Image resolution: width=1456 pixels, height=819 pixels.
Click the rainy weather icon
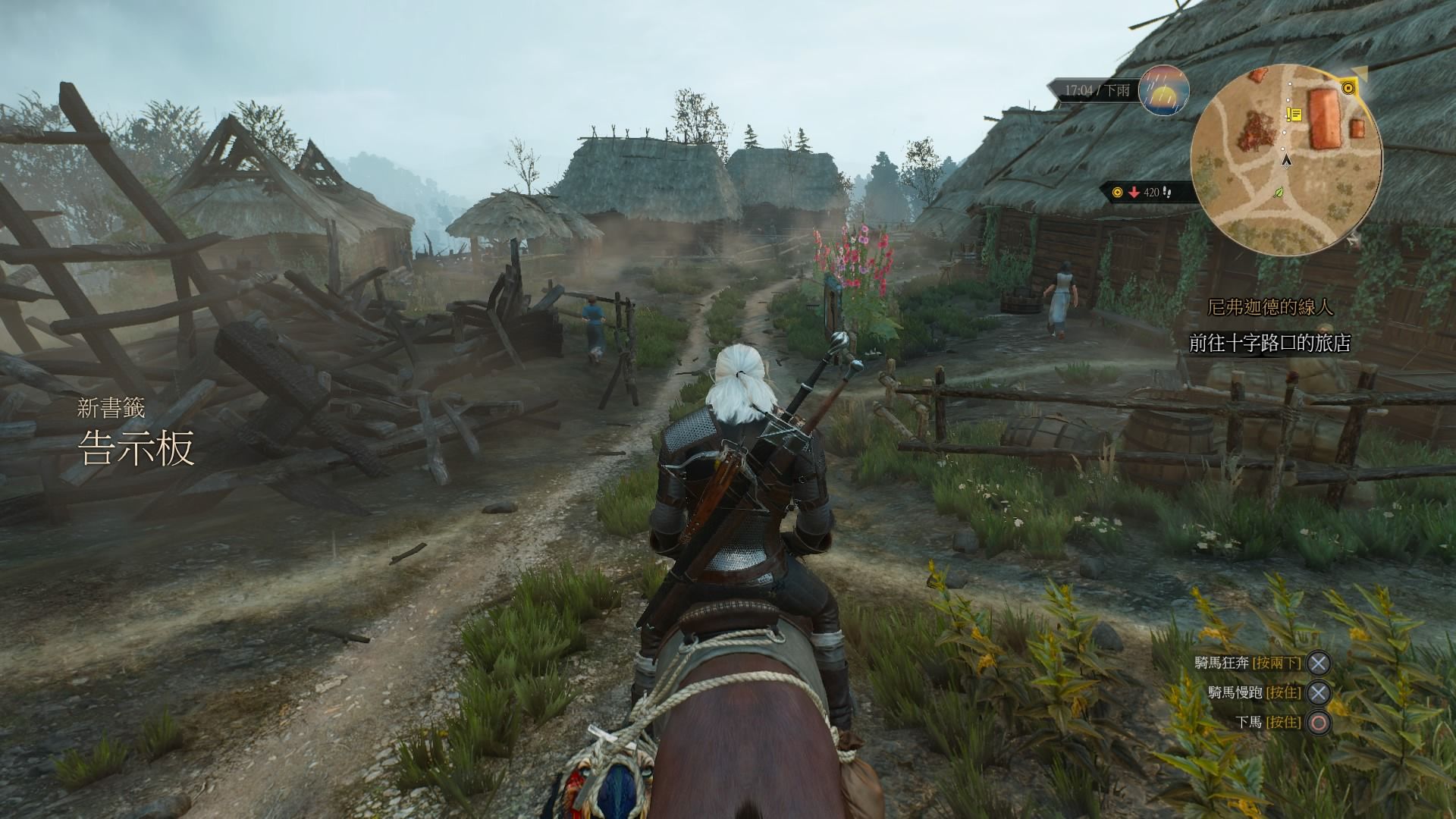(1163, 90)
